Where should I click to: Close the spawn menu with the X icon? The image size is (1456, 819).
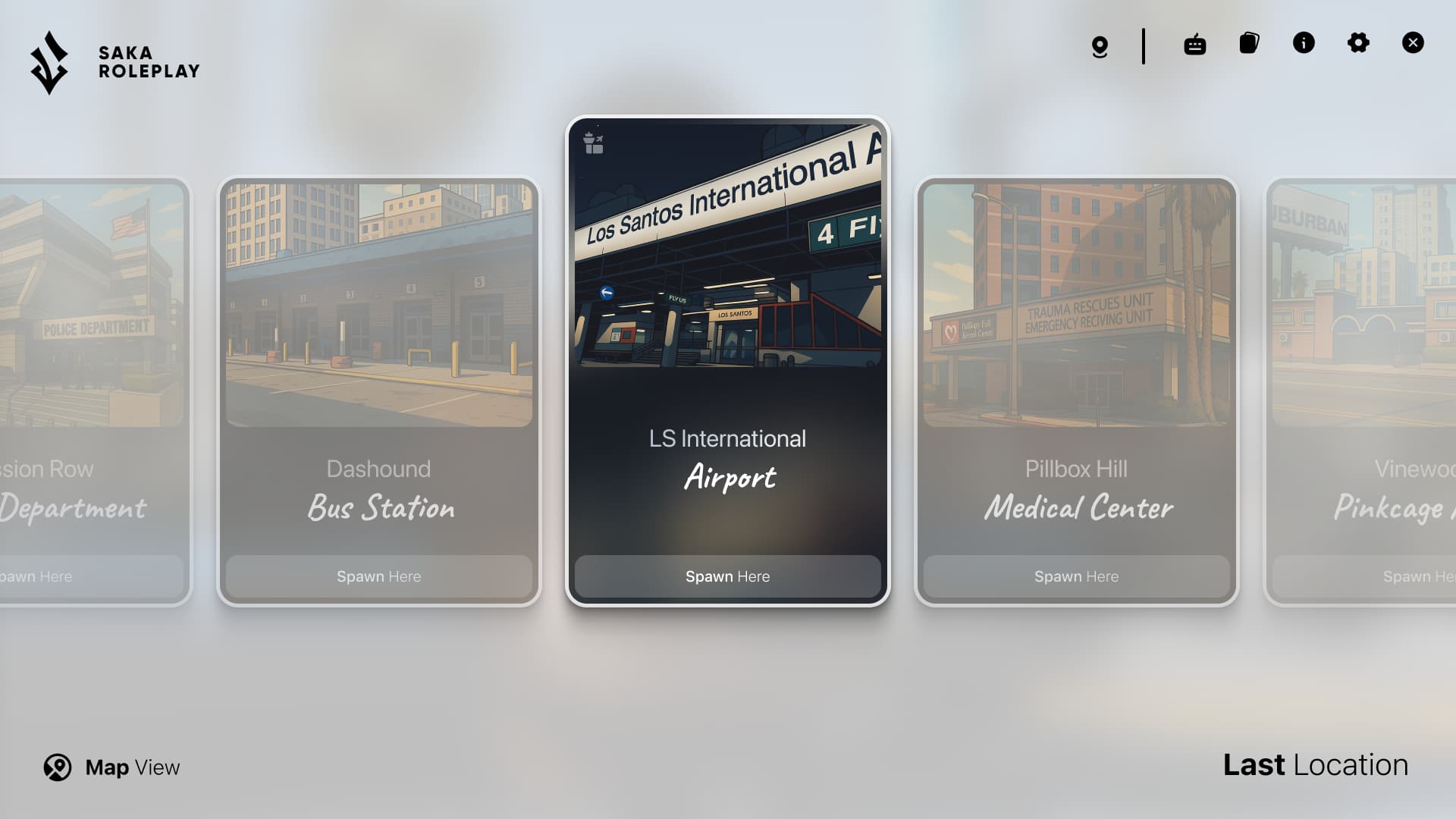pyautogui.click(x=1413, y=42)
